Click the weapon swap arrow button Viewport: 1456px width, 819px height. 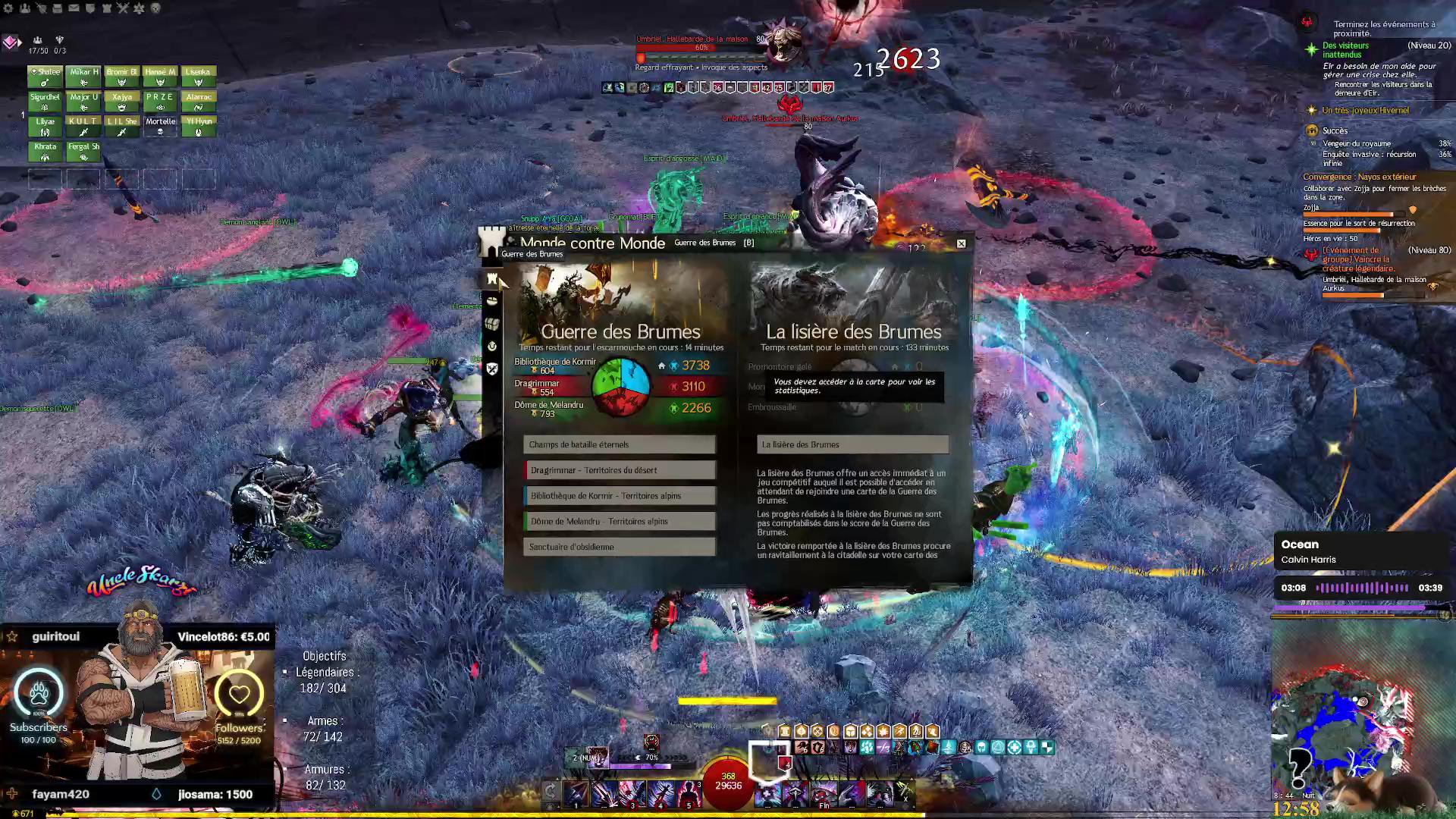551,792
